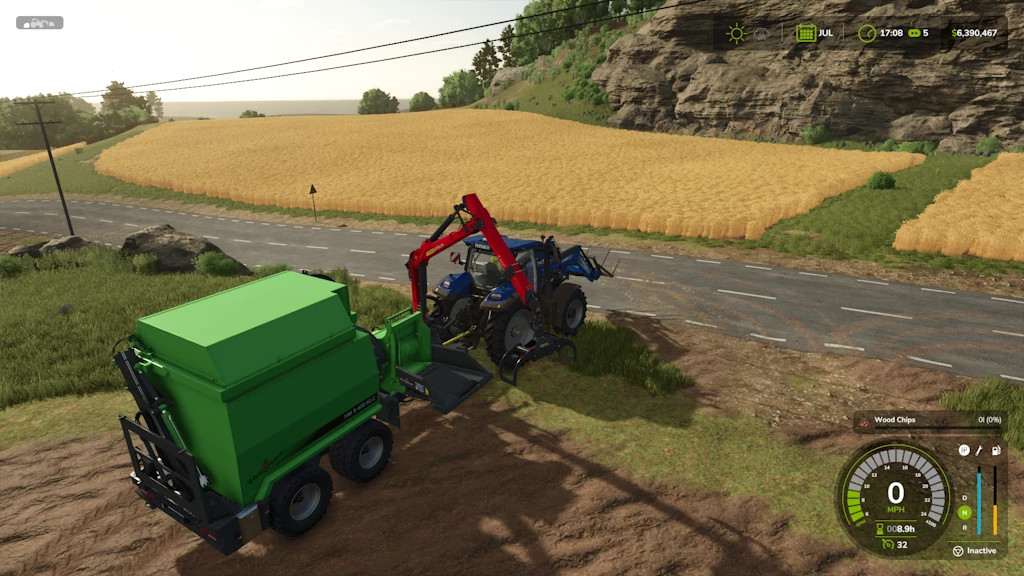Select the vehicle schema icon
1024x576 pixels.
[39, 22]
